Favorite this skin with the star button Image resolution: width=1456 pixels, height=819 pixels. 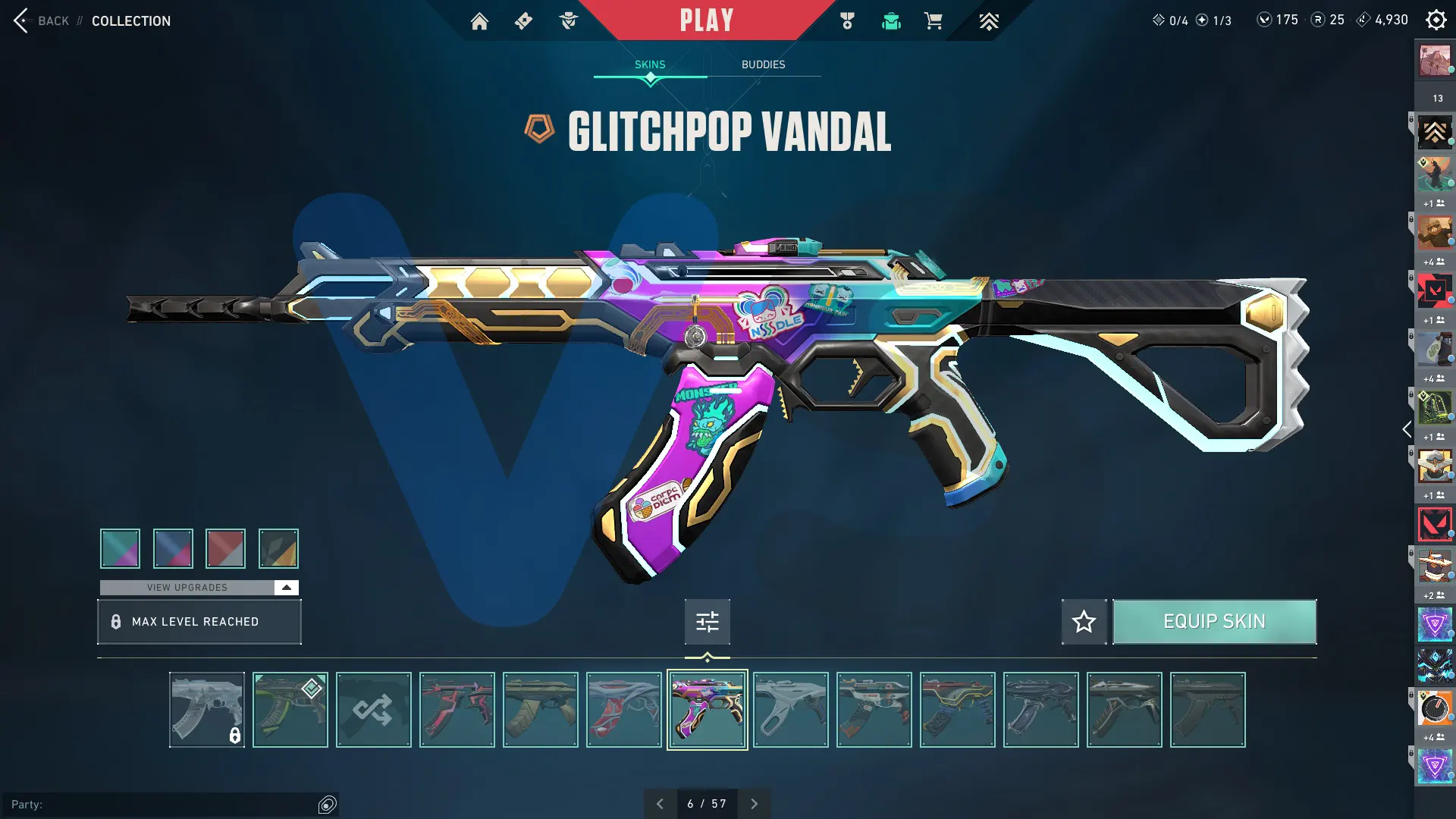tap(1084, 622)
